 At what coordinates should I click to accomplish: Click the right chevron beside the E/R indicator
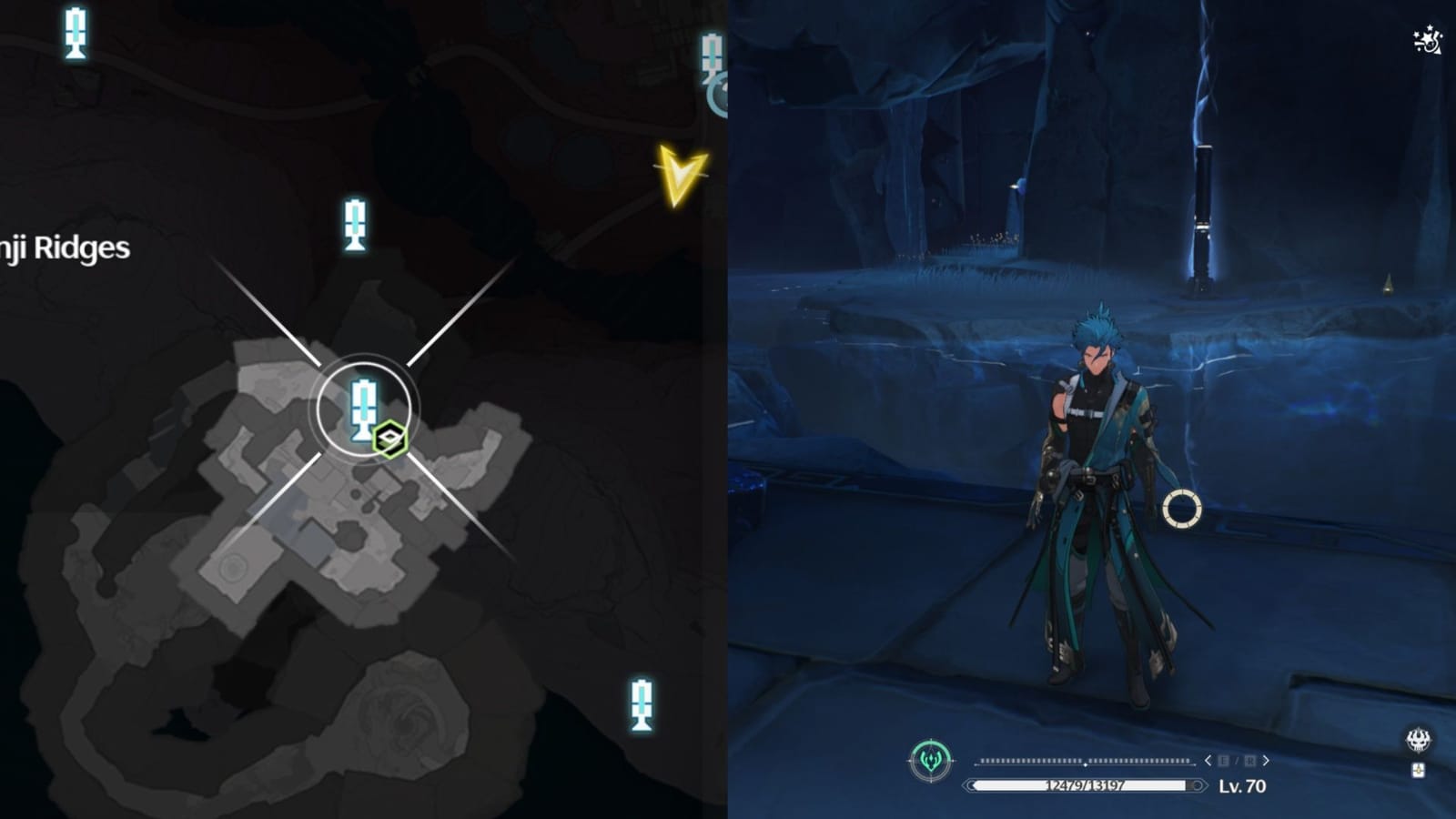pos(1266,760)
